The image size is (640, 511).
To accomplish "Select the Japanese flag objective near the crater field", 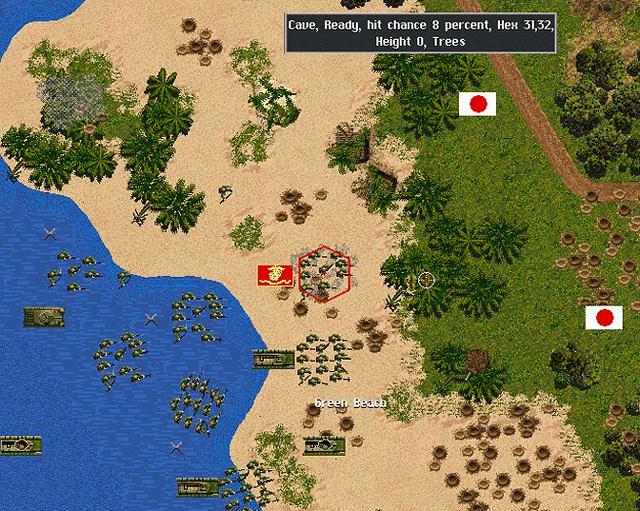I will [603, 318].
